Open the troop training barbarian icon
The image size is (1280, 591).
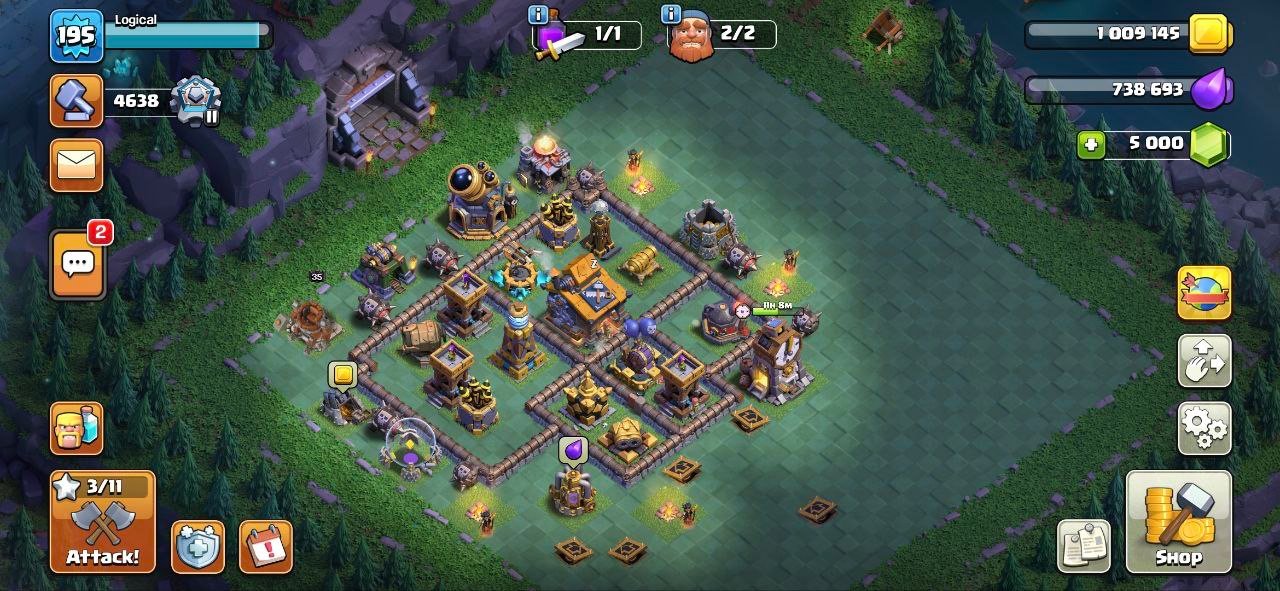77,428
